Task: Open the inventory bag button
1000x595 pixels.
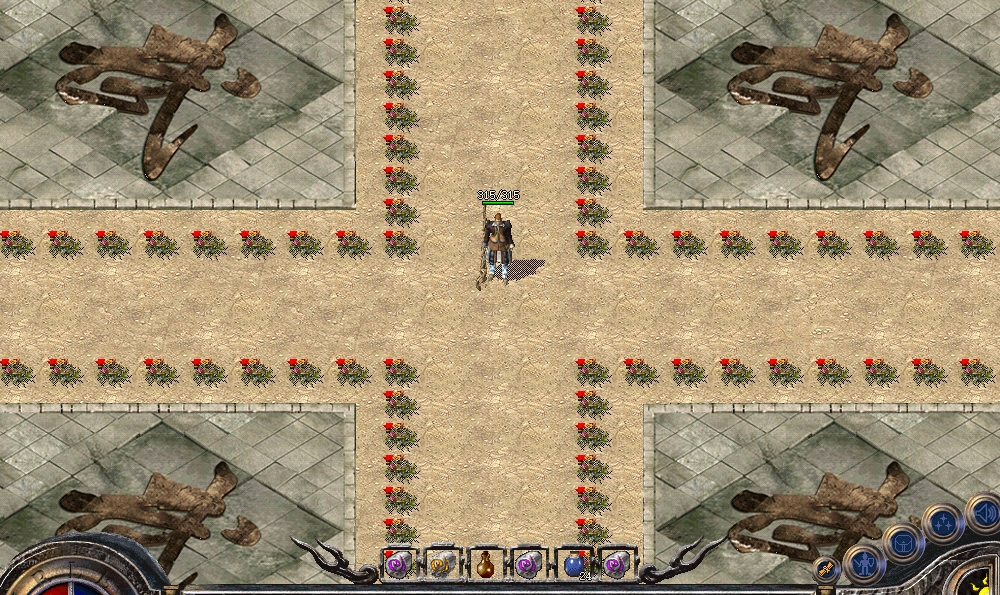Action: 902,543
